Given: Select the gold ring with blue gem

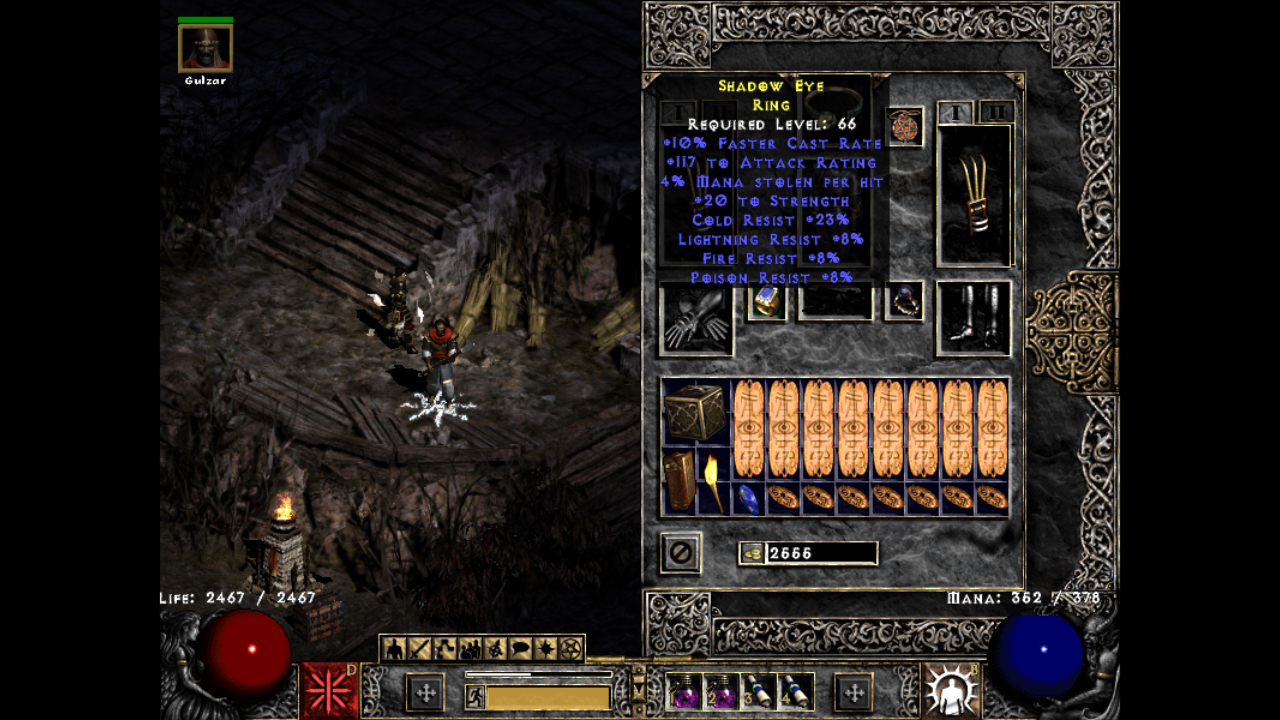Looking at the screenshot, I should [767, 301].
